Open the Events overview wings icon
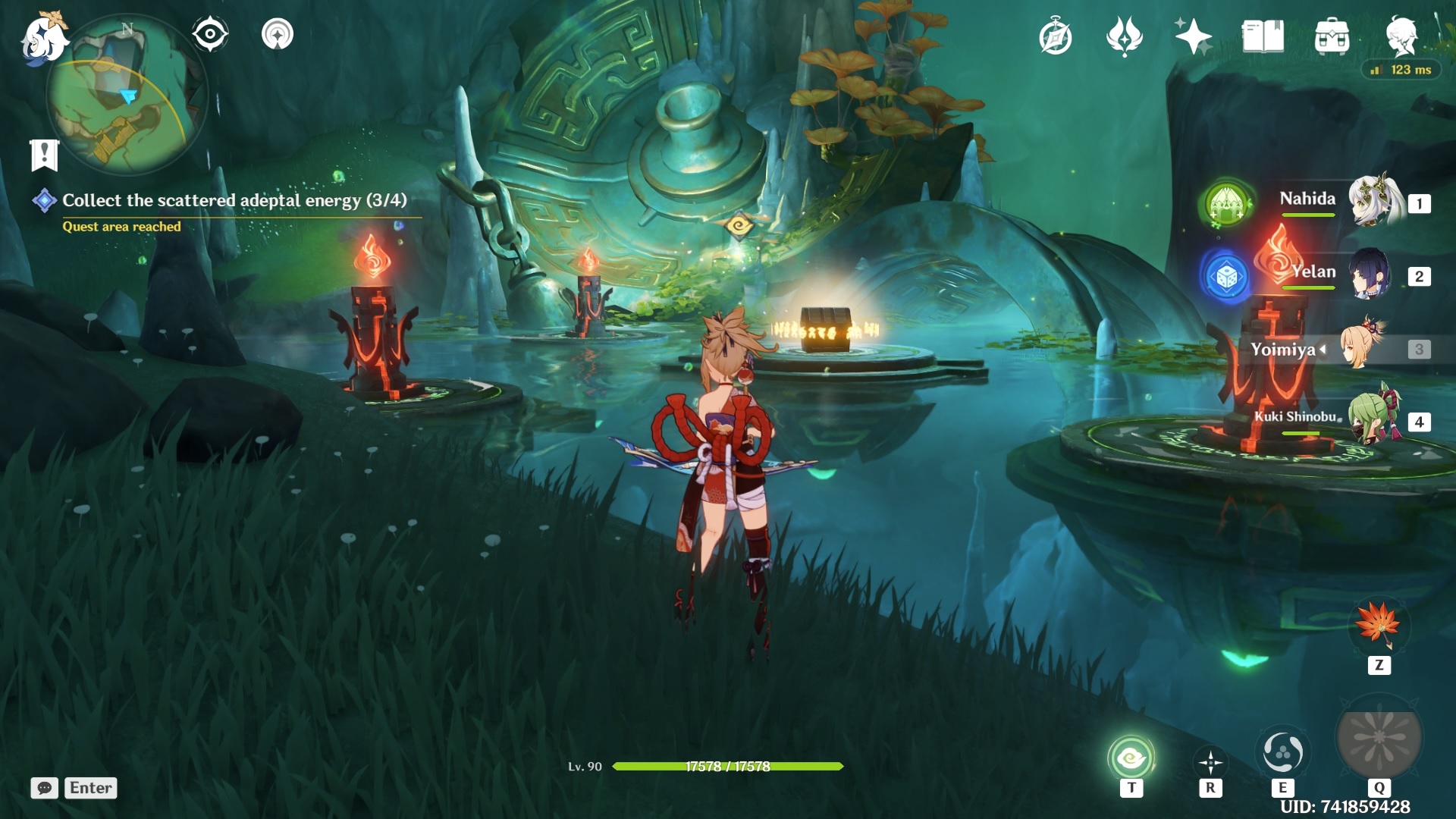 pyautogui.click(x=1125, y=35)
